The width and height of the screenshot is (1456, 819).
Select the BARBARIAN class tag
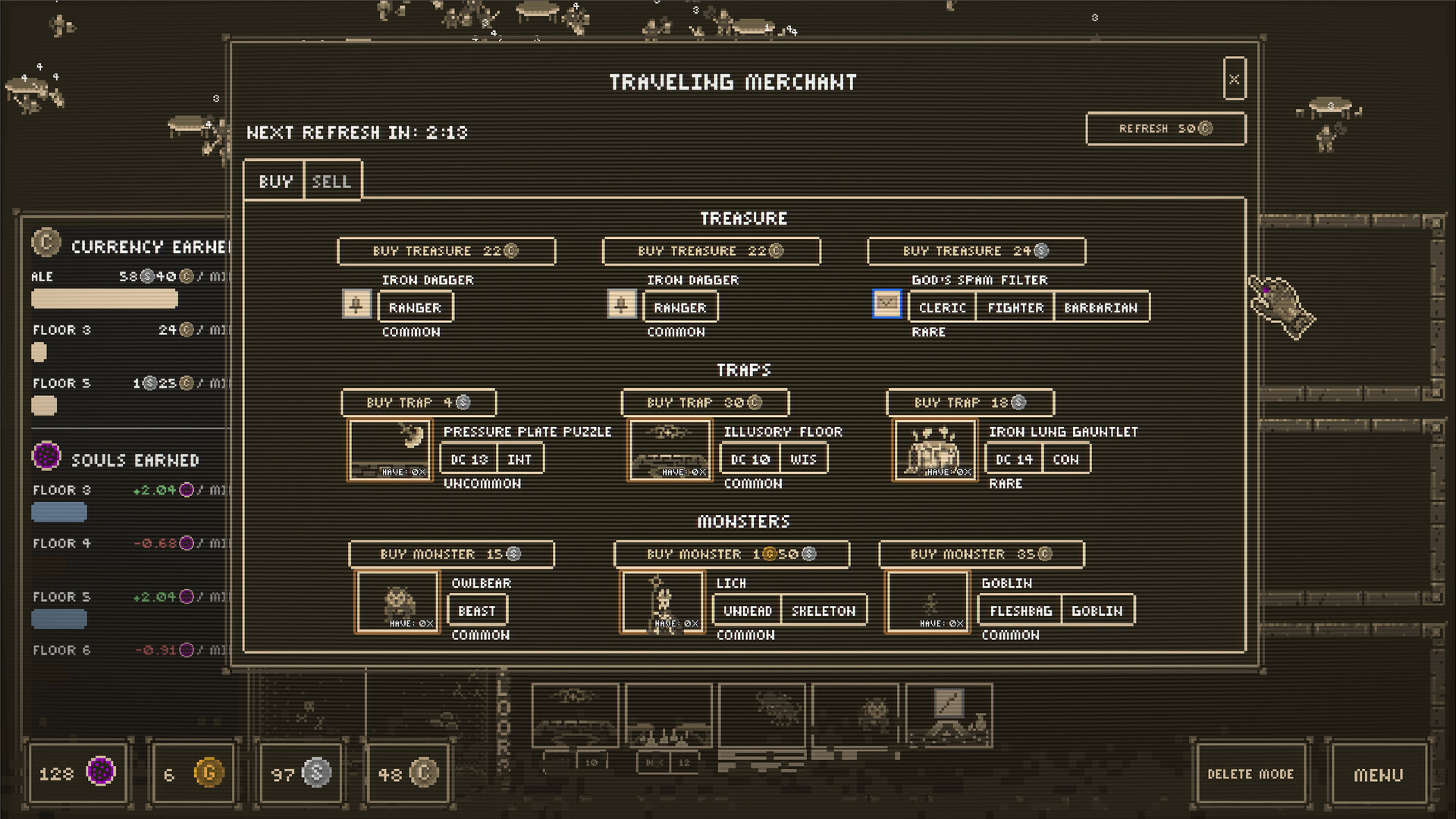1102,306
